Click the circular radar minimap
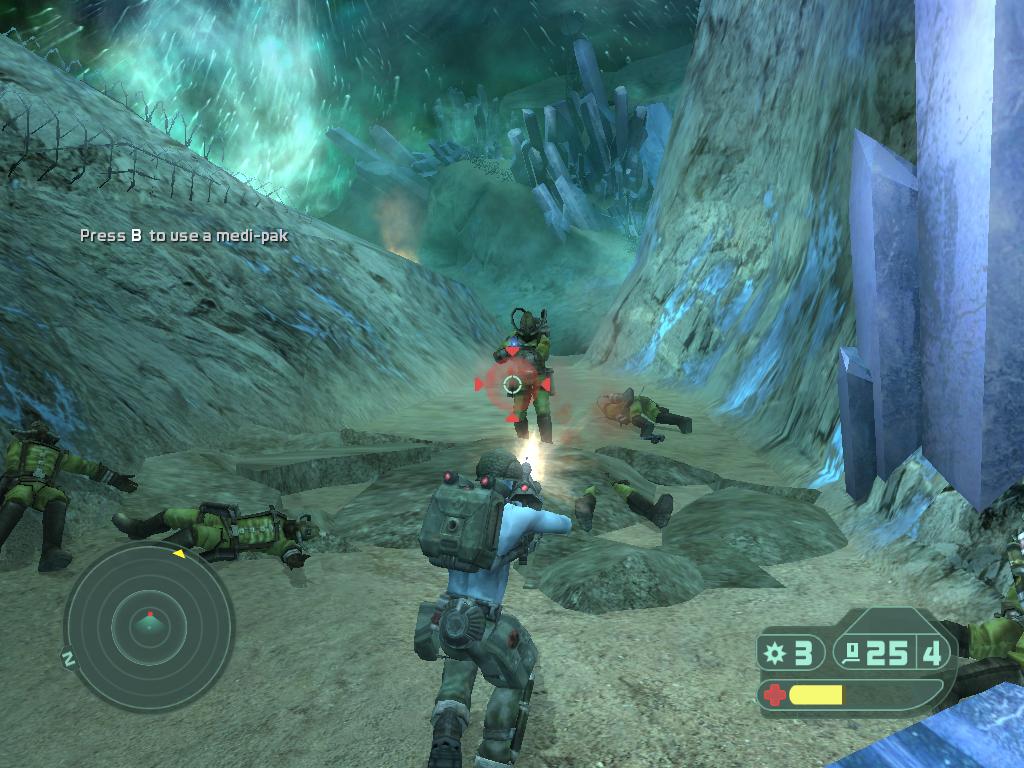1024x768 pixels. [149, 627]
